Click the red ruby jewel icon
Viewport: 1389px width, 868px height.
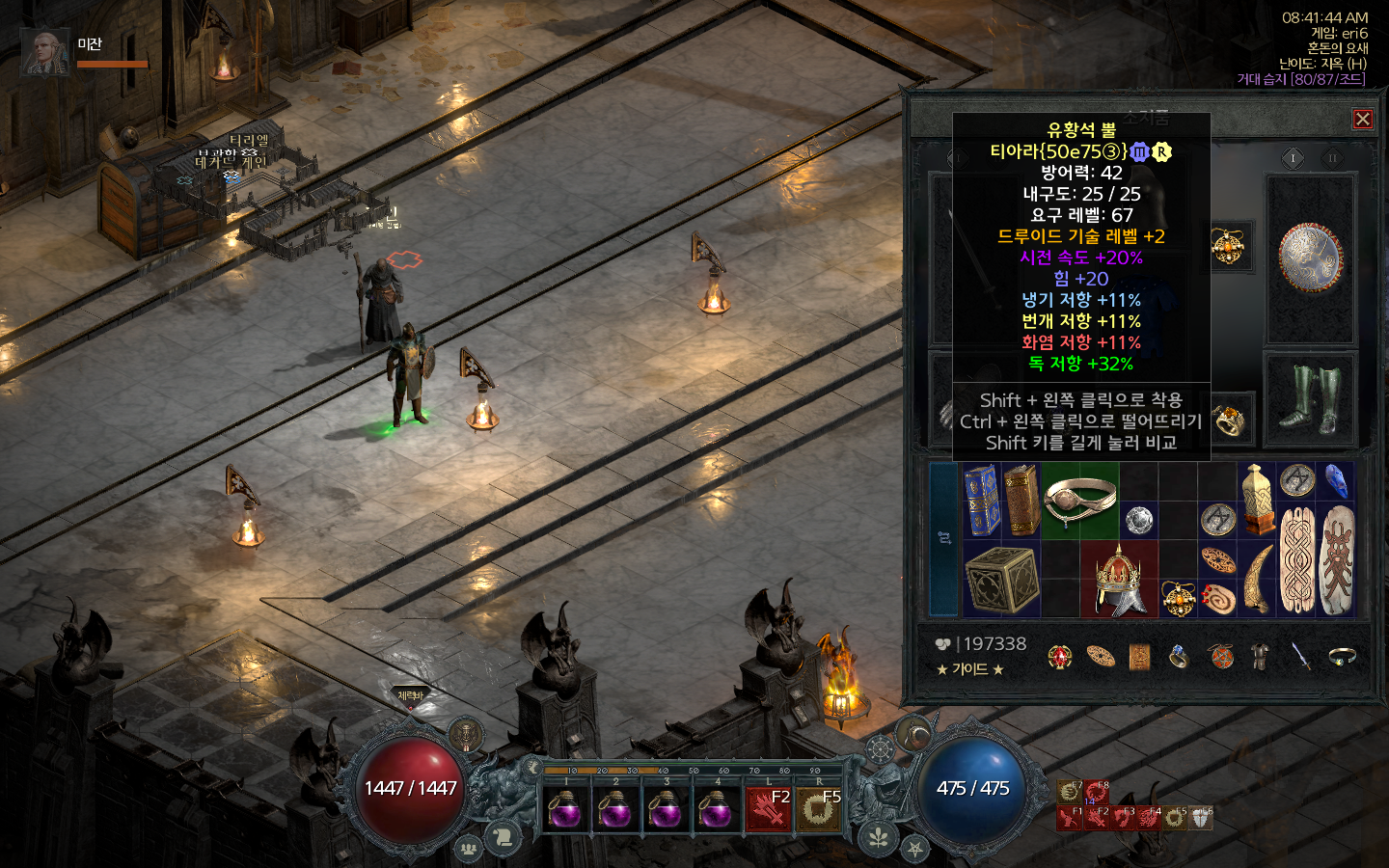[x=1060, y=658]
